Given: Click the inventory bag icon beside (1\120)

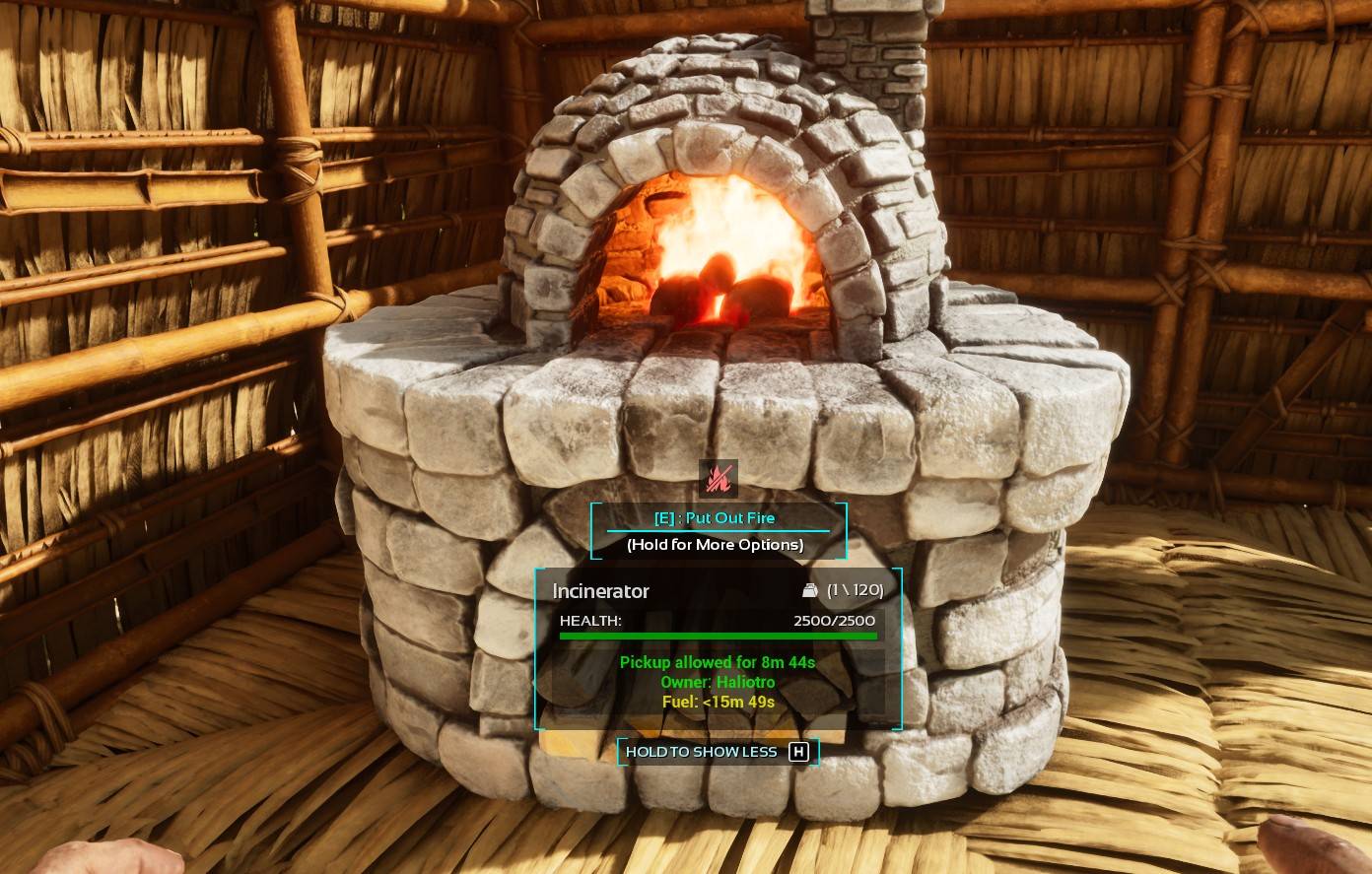Looking at the screenshot, I should pos(809,589).
